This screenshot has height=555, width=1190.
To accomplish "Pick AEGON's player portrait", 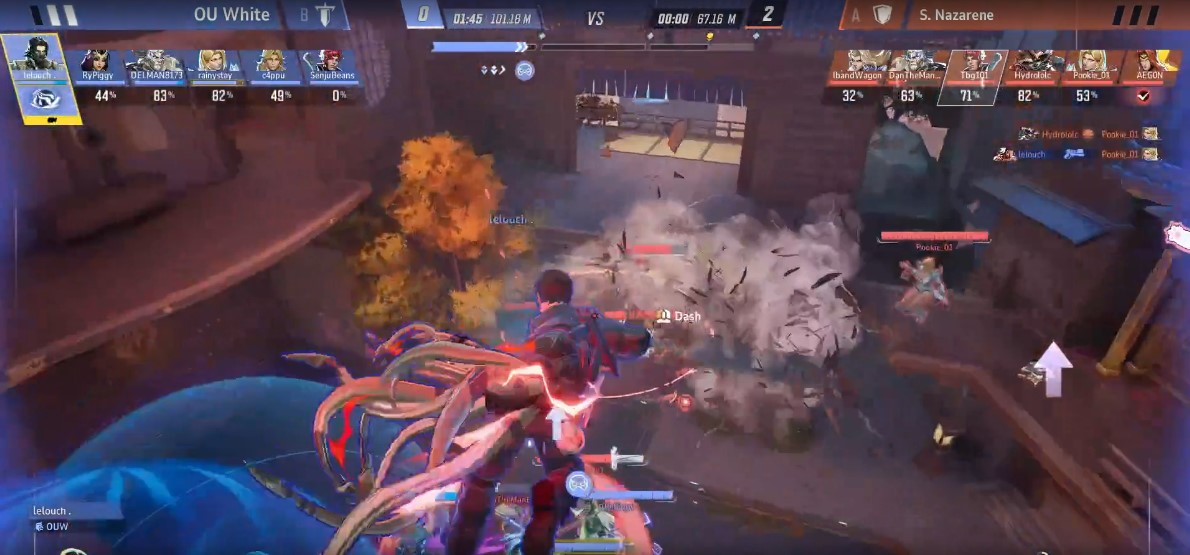I will 1142,64.
